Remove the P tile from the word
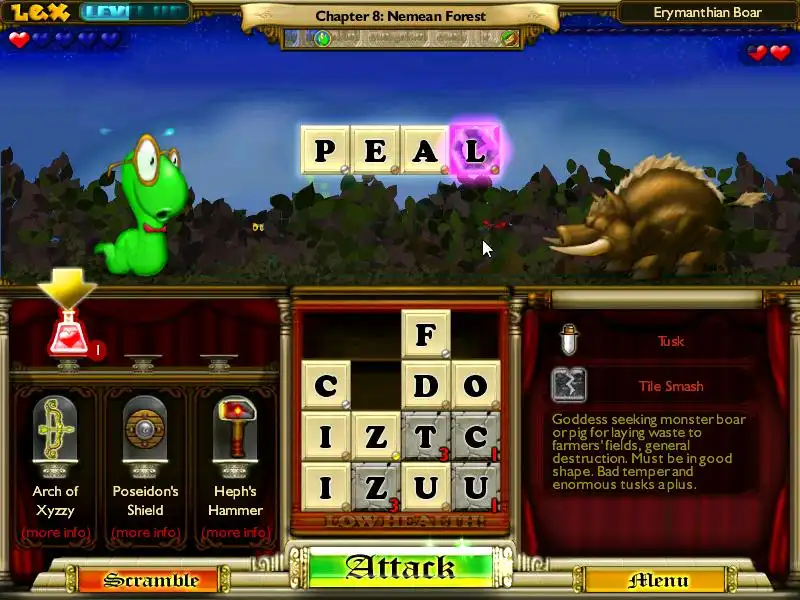The height and width of the screenshot is (600, 800). click(325, 150)
